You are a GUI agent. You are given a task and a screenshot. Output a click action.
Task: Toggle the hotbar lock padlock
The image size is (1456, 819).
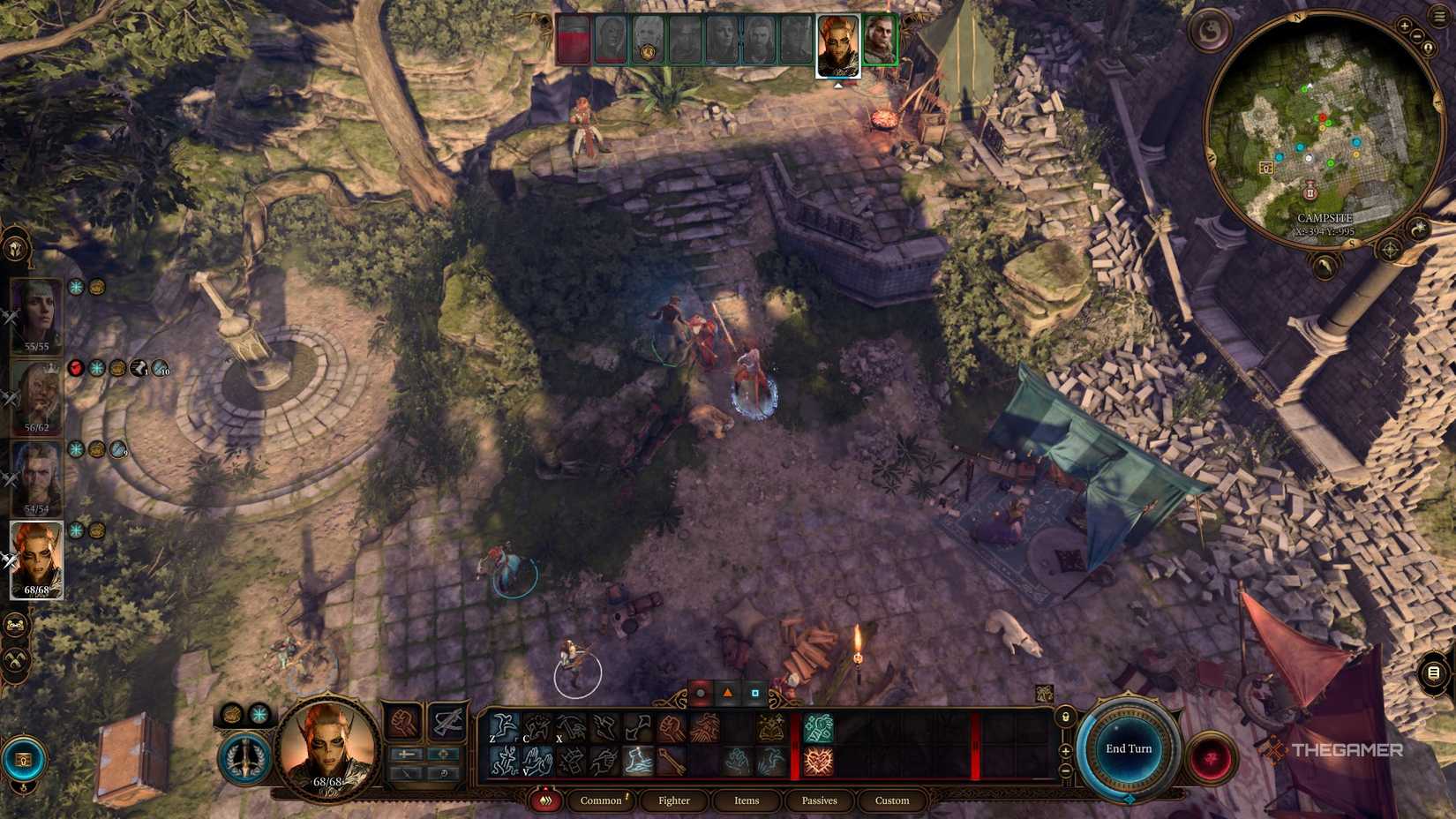[x=1066, y=717]
